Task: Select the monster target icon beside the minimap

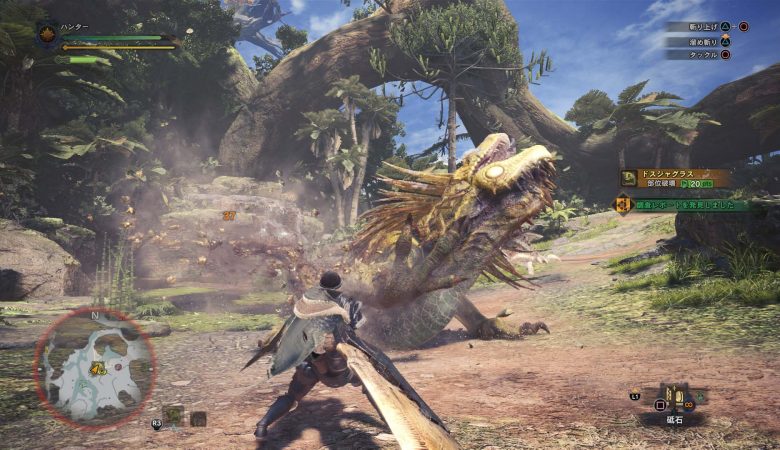Action: (174, 415)
